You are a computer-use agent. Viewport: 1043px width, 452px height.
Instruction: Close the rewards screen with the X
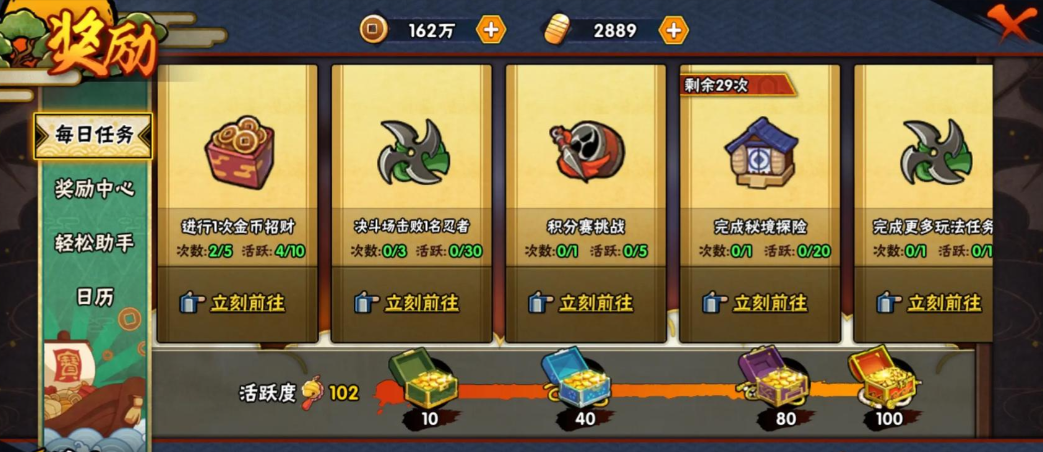1013,21
